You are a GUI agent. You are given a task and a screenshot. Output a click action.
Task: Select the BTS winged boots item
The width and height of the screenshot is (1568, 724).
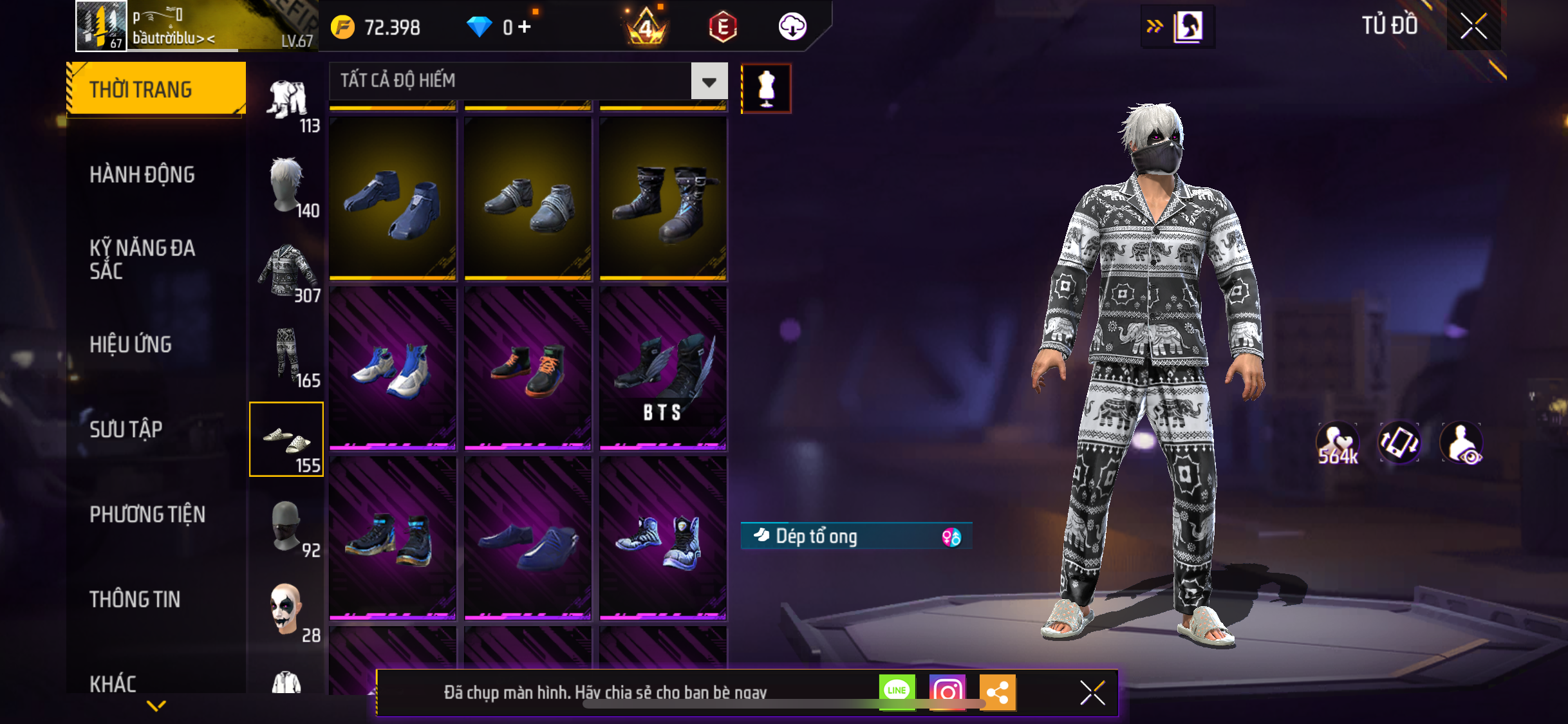(x=663, y=369)
